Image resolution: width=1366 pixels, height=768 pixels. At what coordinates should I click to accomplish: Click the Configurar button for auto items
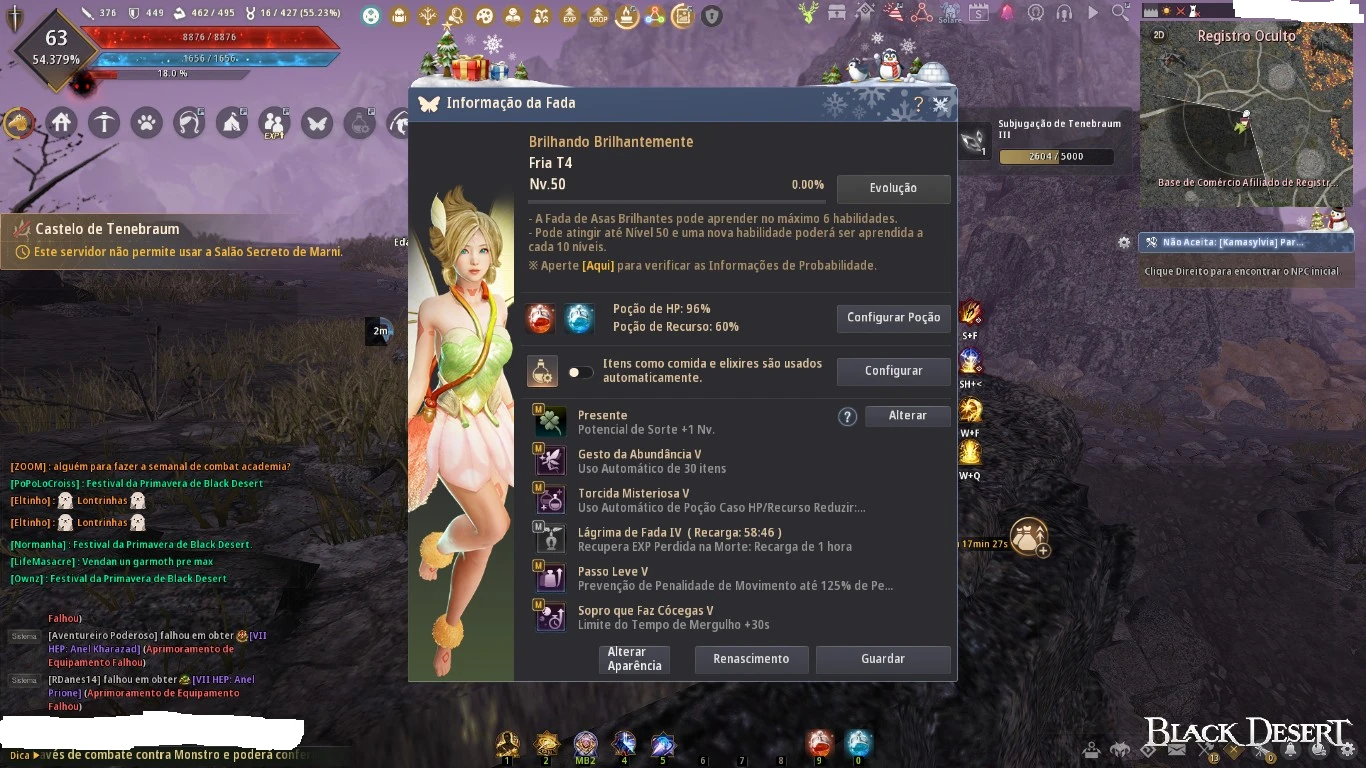pyautogui.click(x=893, y=371)
